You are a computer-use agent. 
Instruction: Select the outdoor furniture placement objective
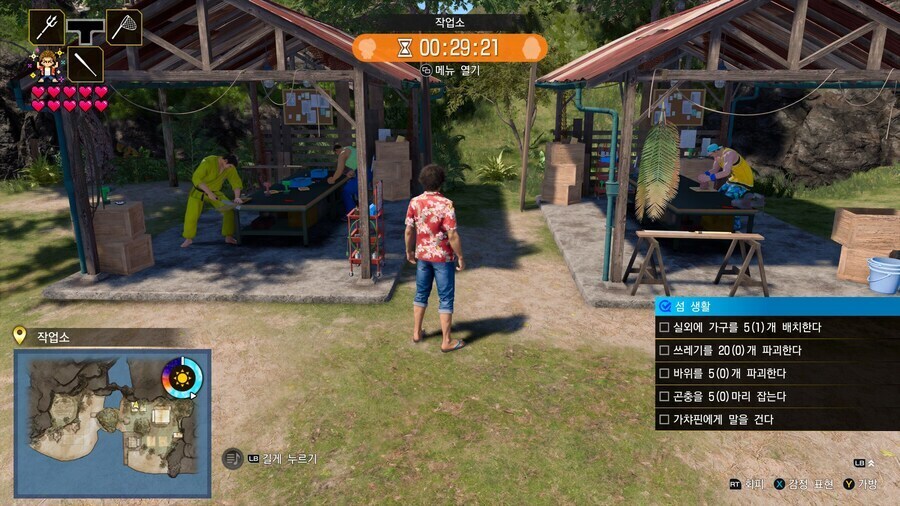pyautogui.click(x=776, y=328)
